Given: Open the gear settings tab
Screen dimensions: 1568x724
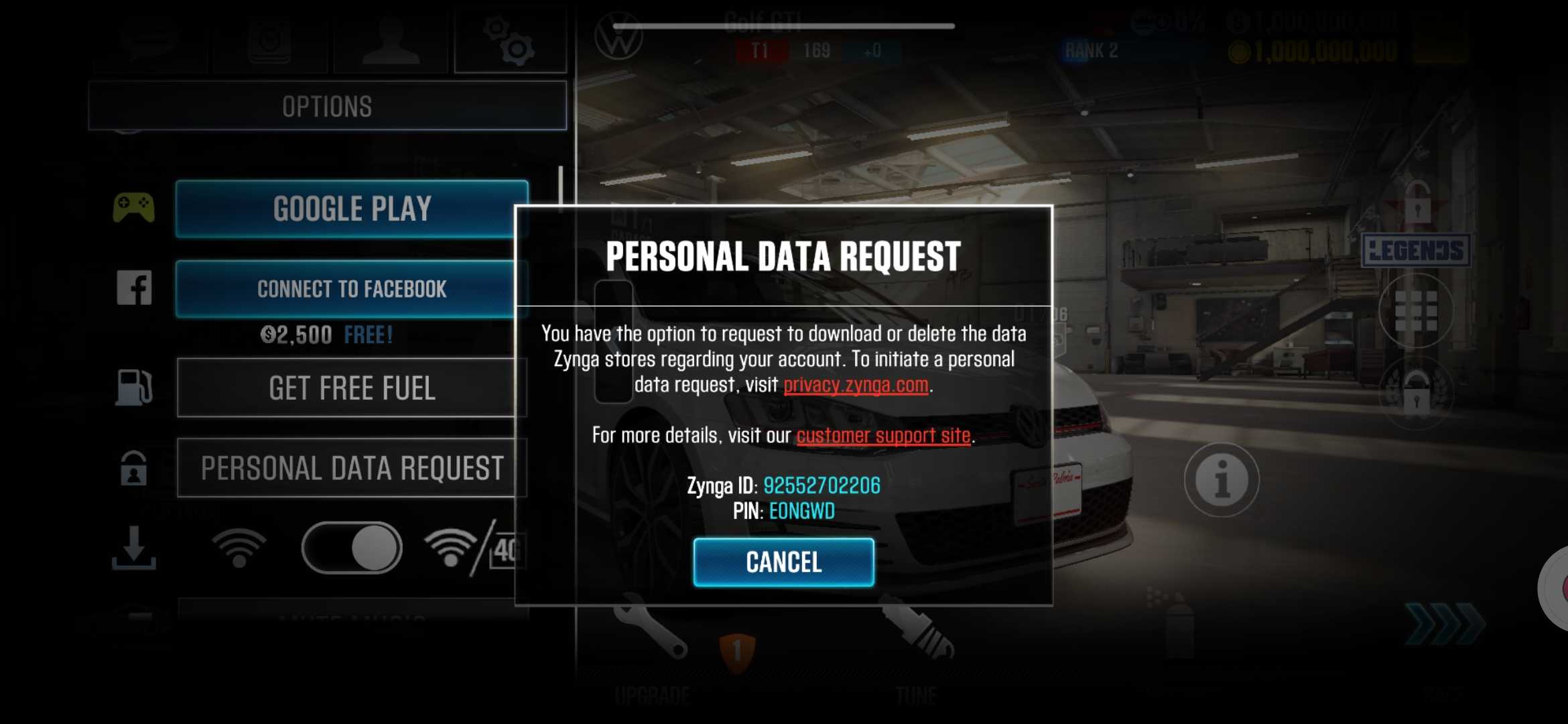Looking at the screenshot, I should click(x=510, y=40).
